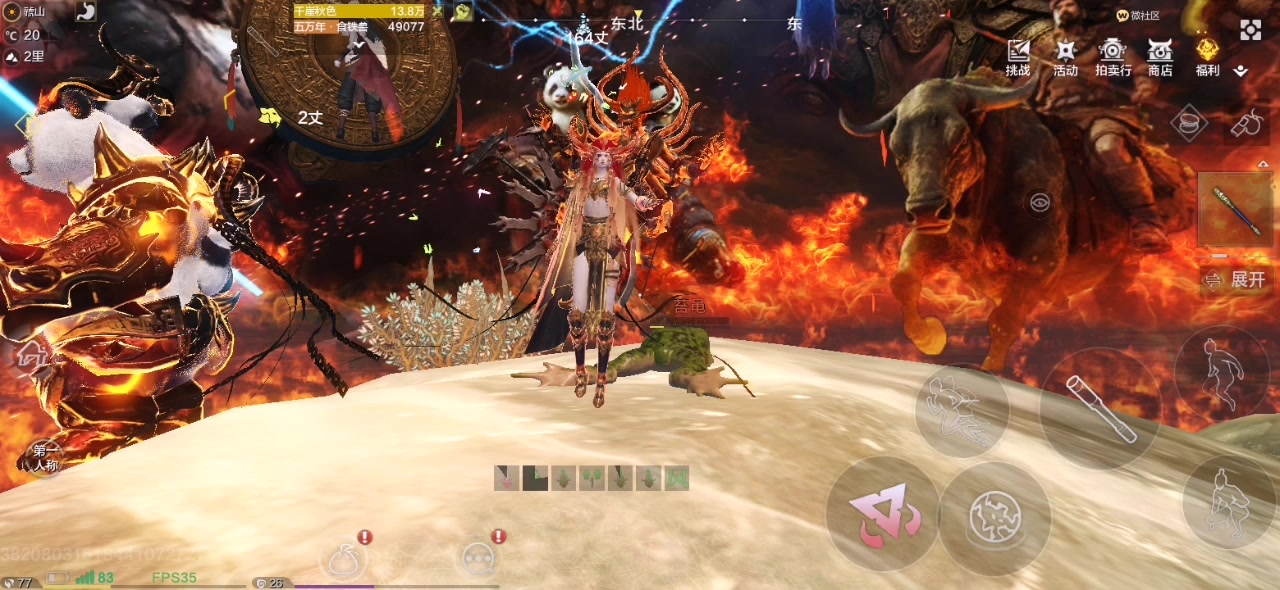Activate the pink triangle attack skill
The width and height of the screenshot is (1280, 590).
[x=882, y=514]
